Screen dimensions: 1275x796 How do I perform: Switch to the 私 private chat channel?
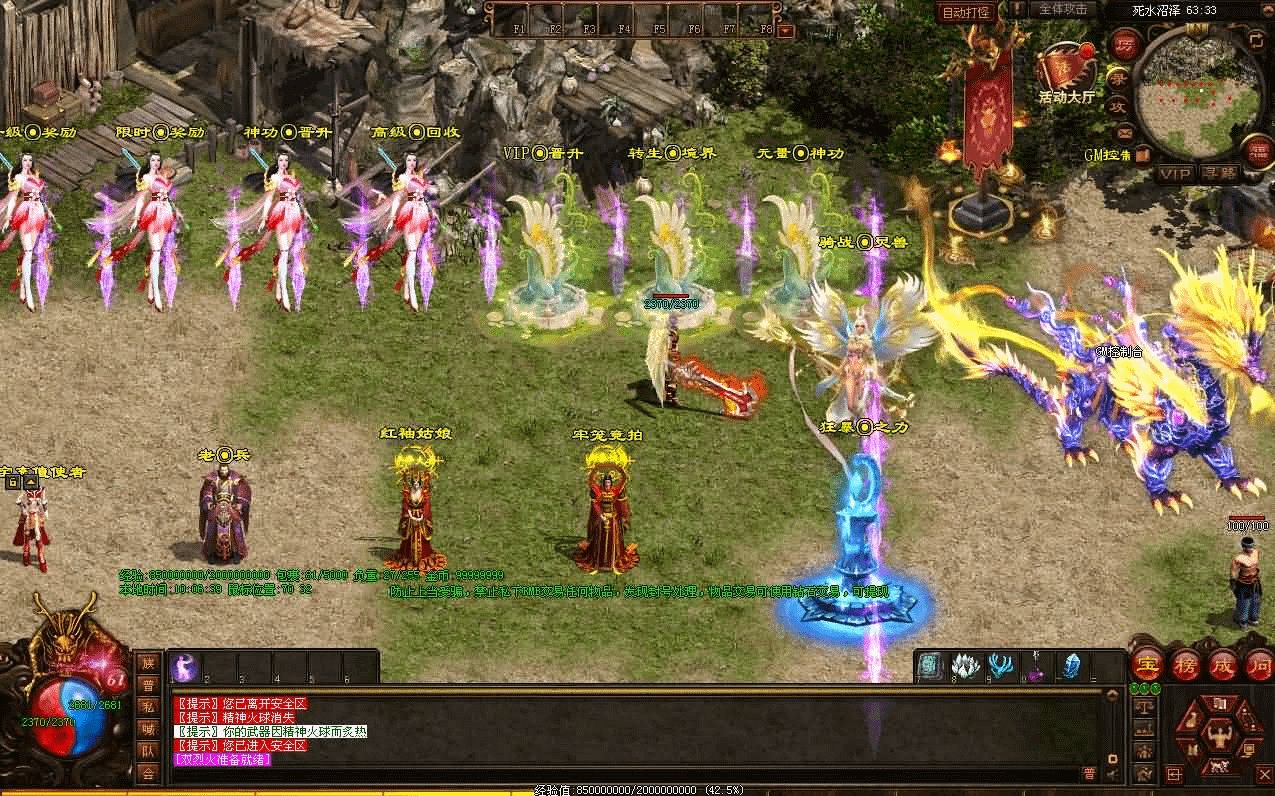click(148, 707)
